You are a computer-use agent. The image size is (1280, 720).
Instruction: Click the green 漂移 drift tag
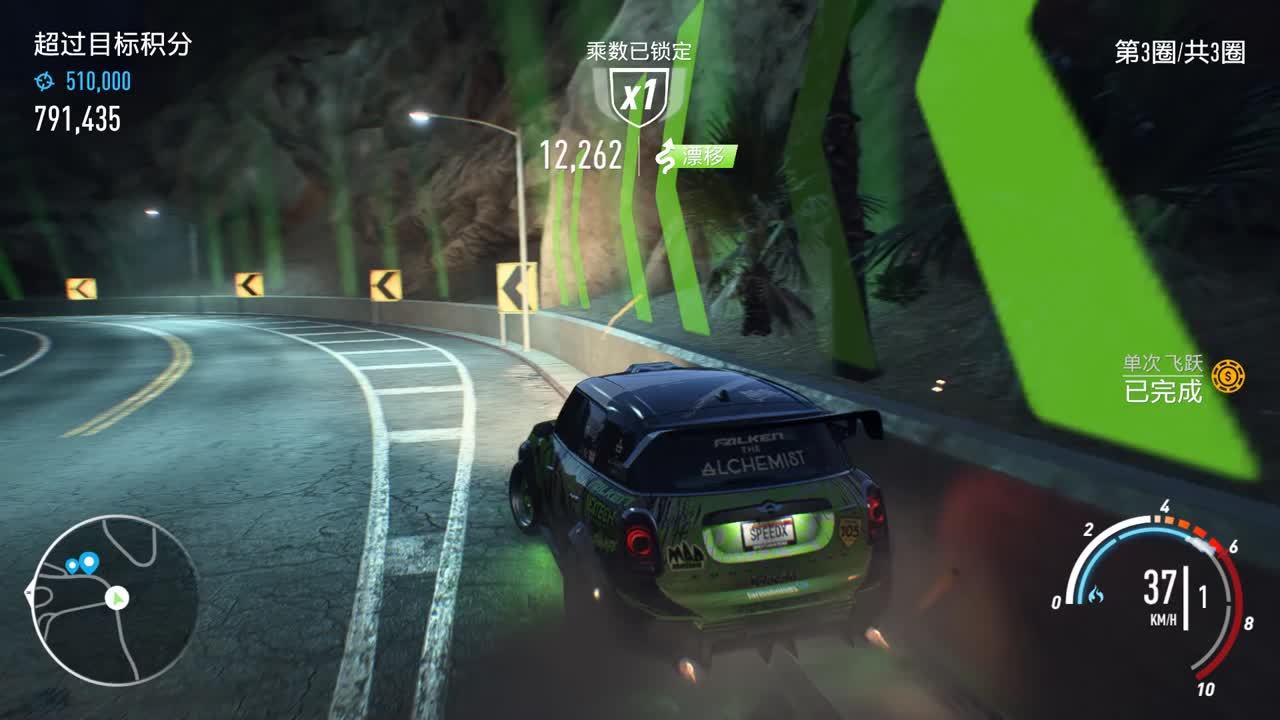(x=697, y=156)
